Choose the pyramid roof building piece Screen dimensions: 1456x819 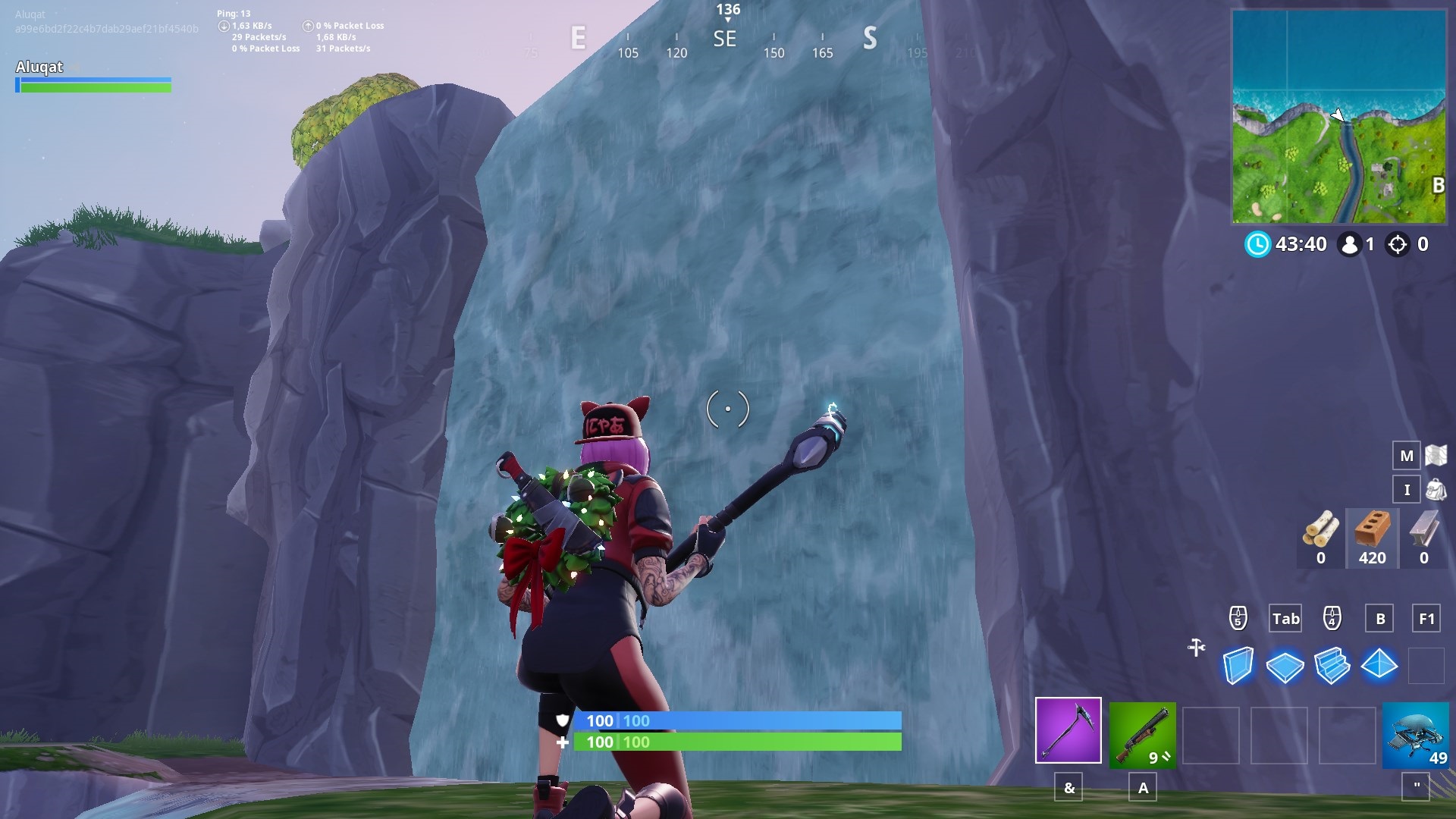[1379, 665]
